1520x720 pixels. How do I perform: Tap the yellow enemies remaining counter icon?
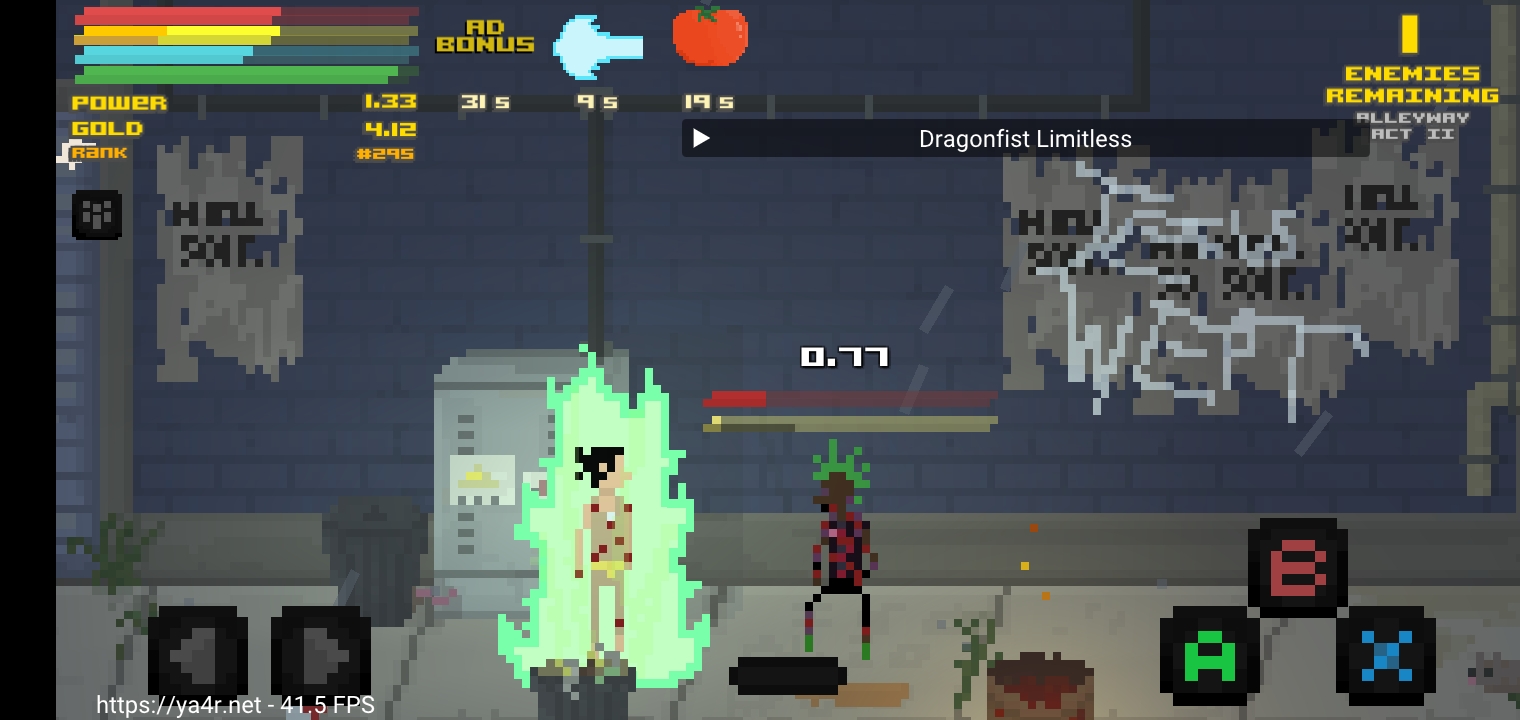pyautogui.click(x=1408, y=35)
